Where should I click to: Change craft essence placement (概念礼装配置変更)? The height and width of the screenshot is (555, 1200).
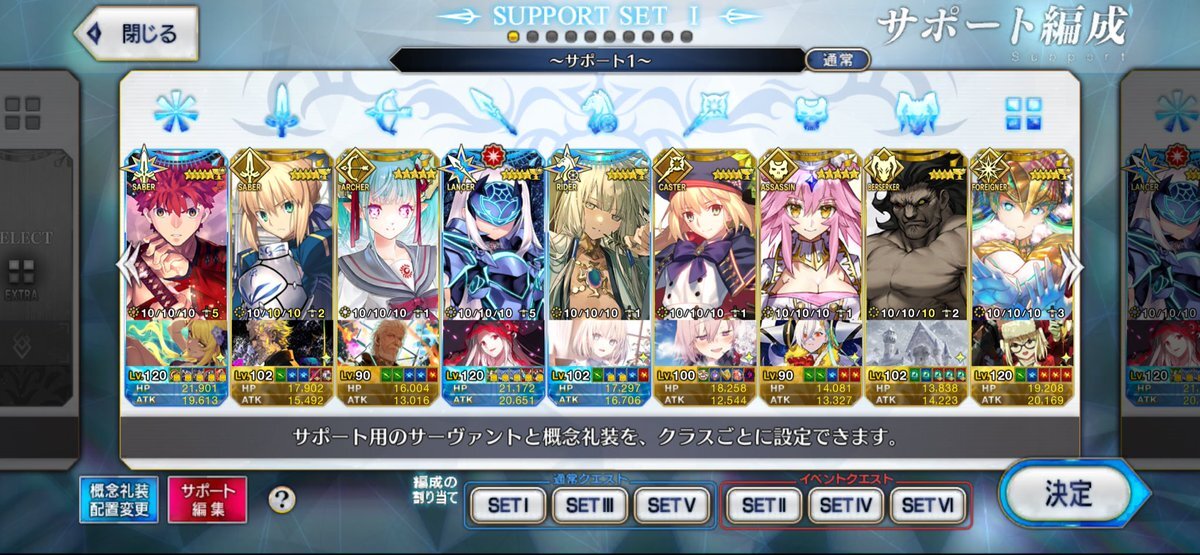tap(120, 499)
